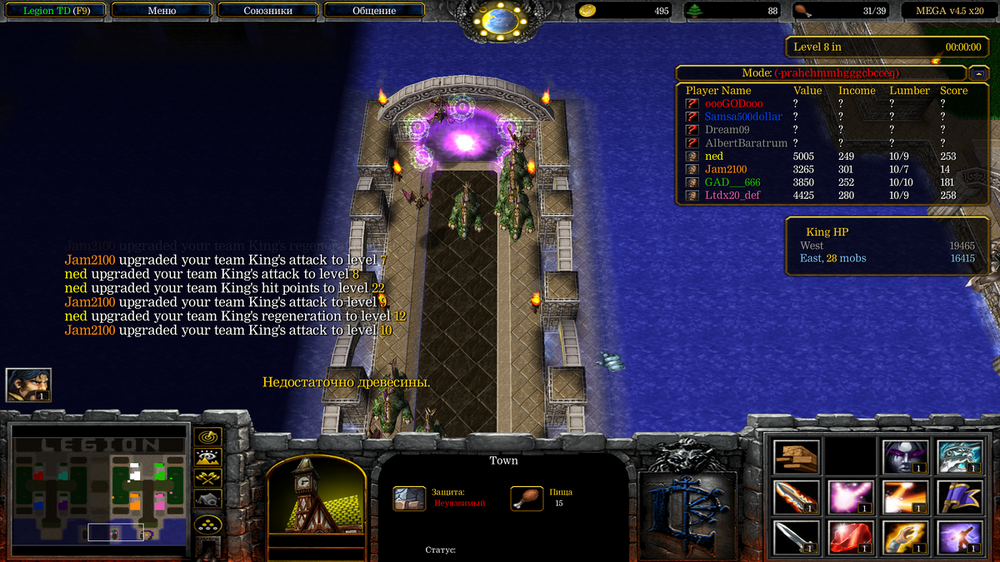Activate the flaming sword upgrade icon
1000x562 pixels.
796,497
